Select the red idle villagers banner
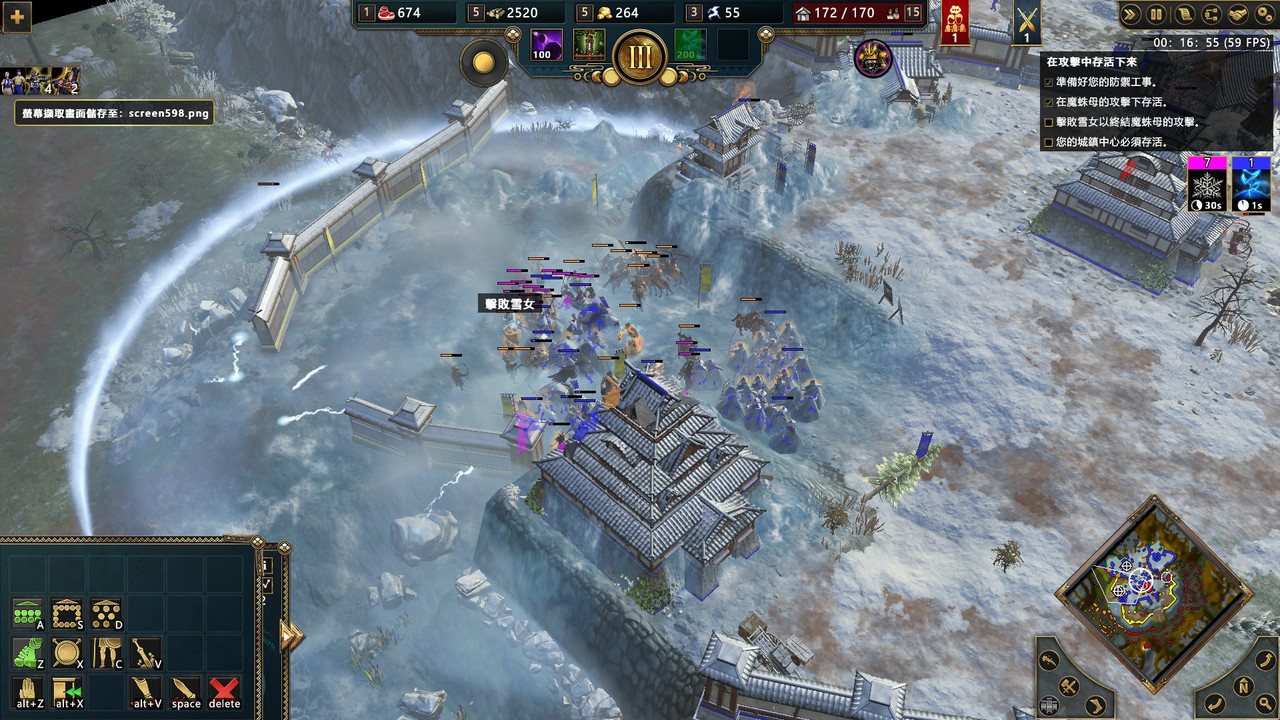Viewport: 1280px width, 720px height. [x=955, y=22]
